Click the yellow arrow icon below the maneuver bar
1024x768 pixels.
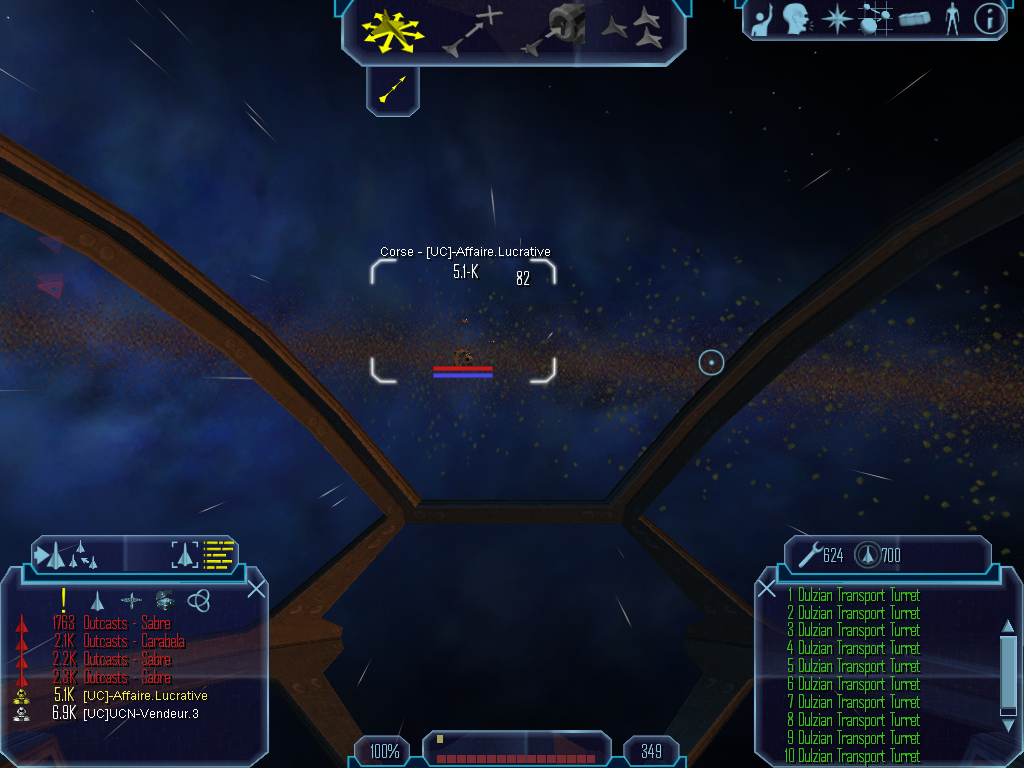point(393,91)
